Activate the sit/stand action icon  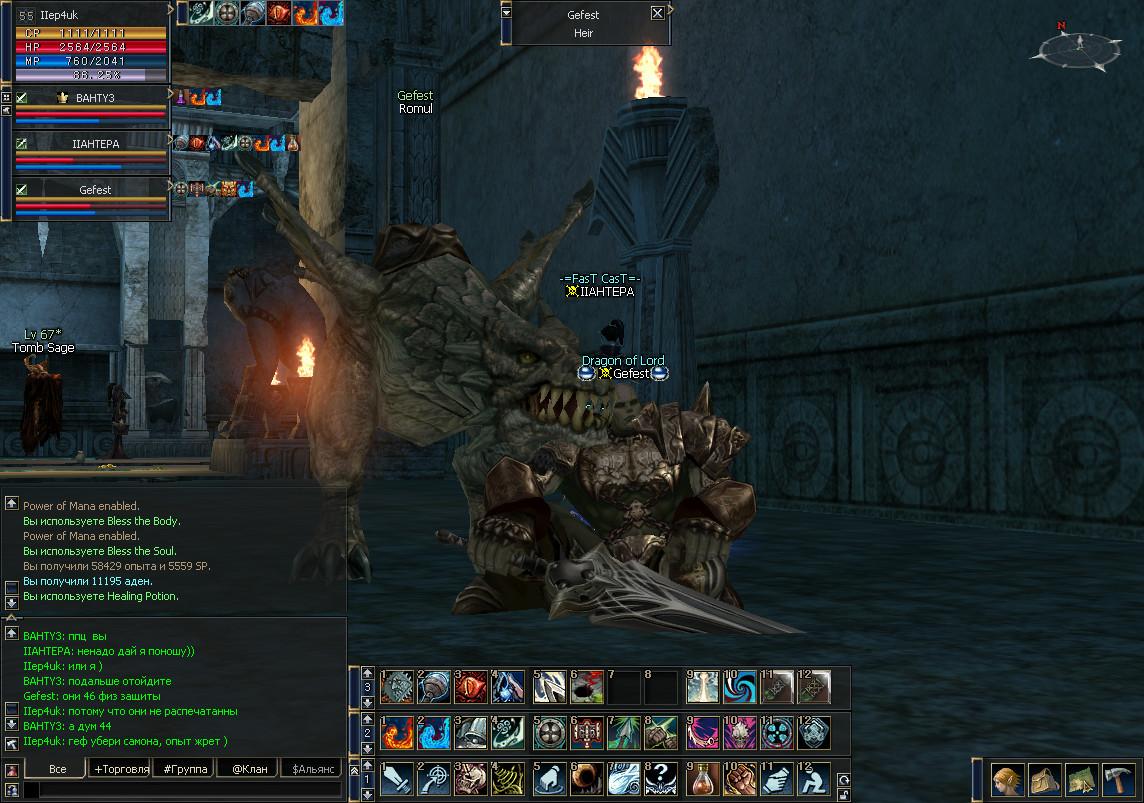(813, 777)
